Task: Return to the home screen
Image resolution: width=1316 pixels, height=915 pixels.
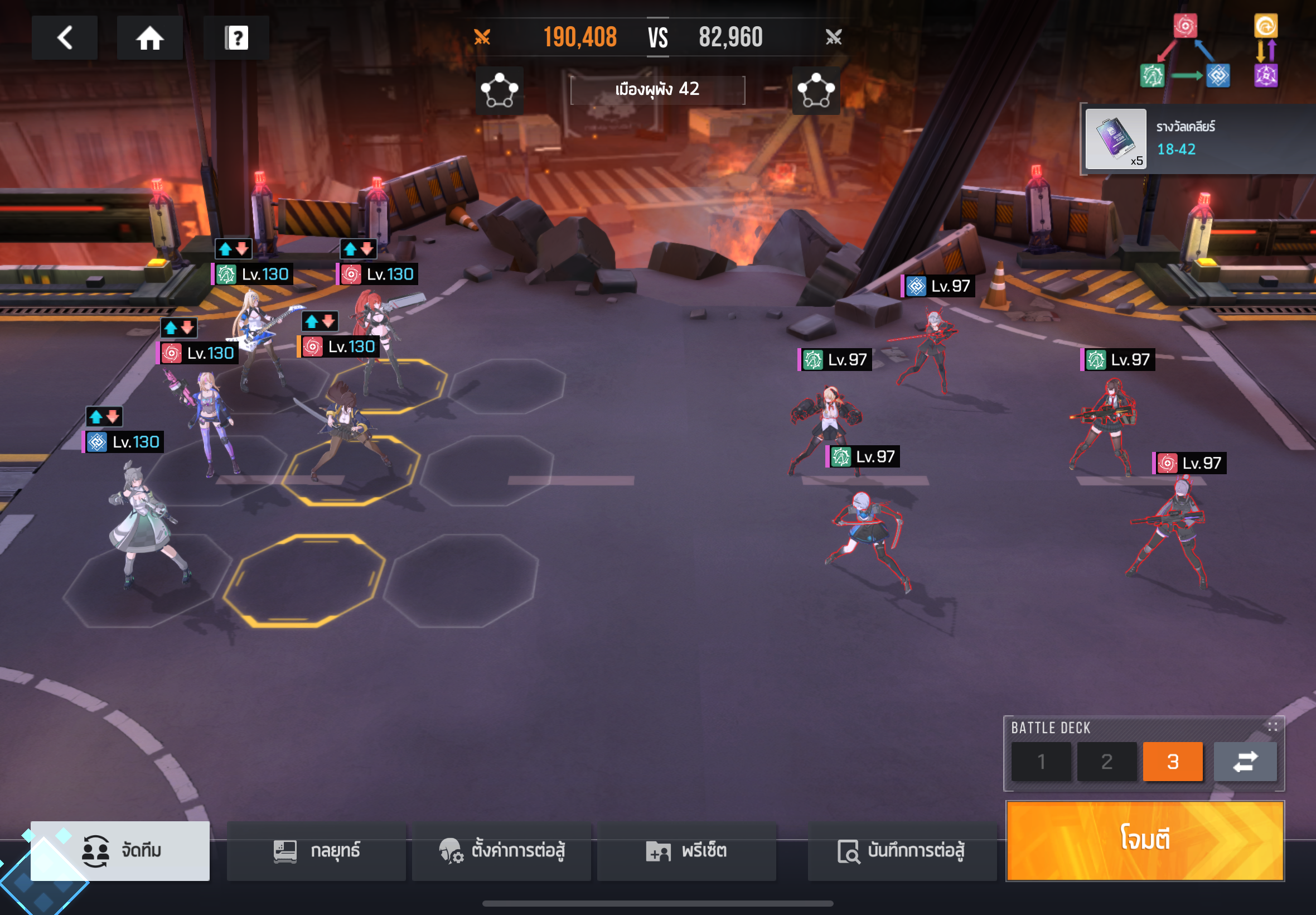Action: point(149,38)
